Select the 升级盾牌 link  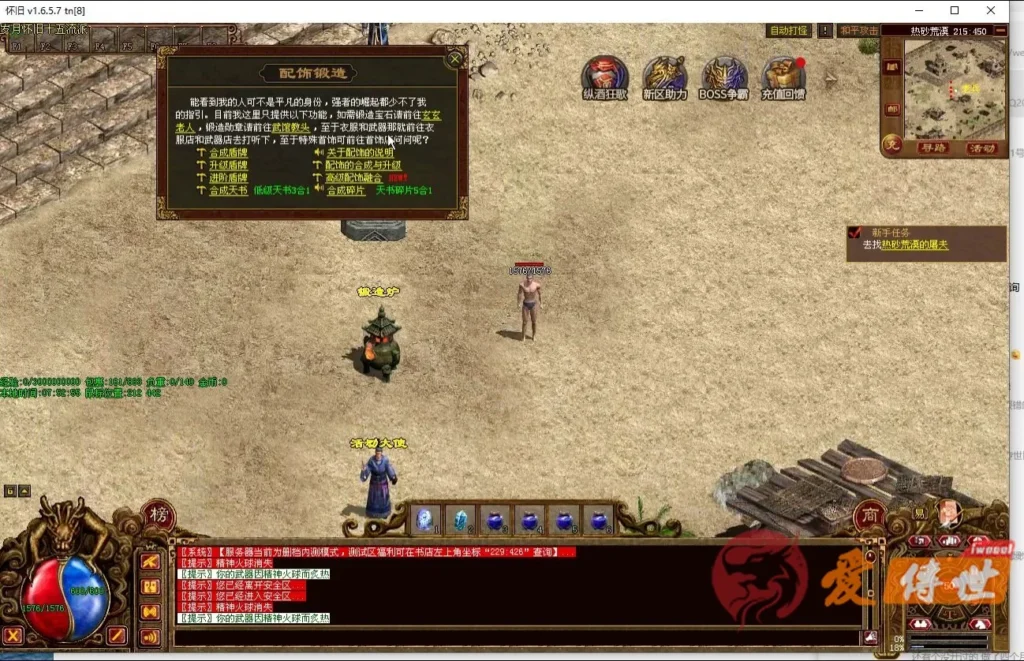point(227,165)
